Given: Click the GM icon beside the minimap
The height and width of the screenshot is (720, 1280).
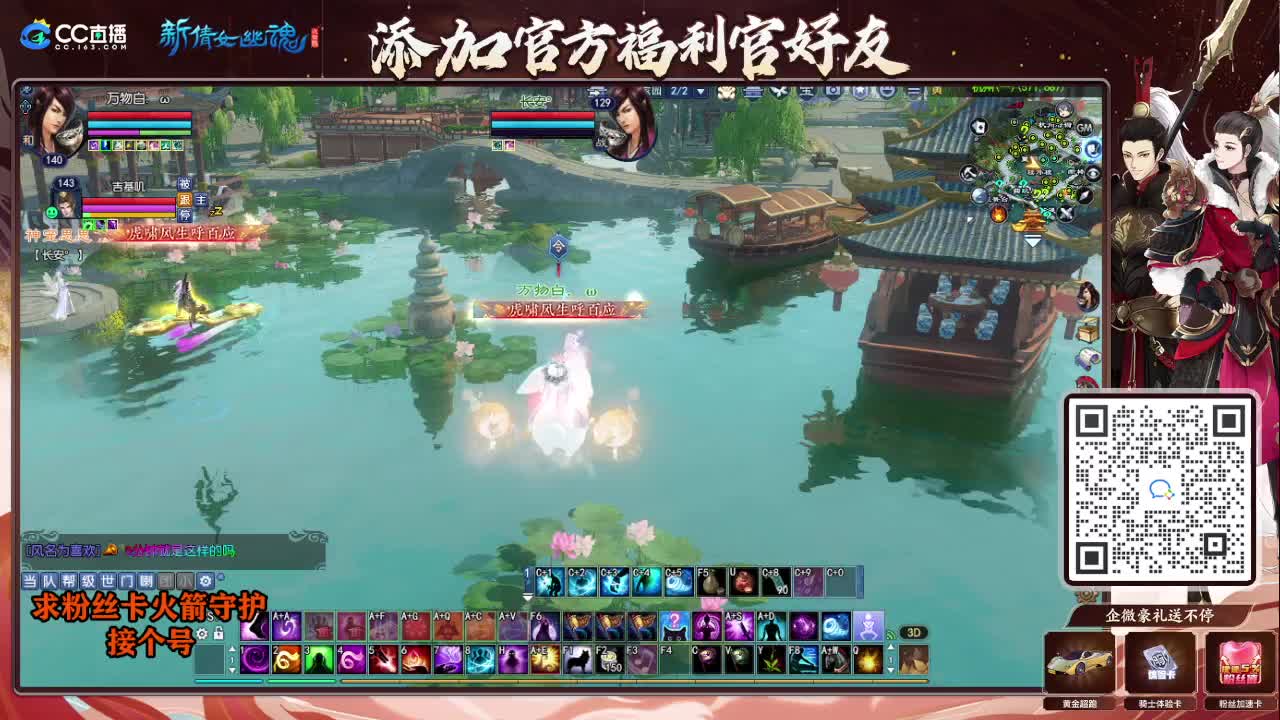Looking at the screenshot, I should (x=1084, y=128).
